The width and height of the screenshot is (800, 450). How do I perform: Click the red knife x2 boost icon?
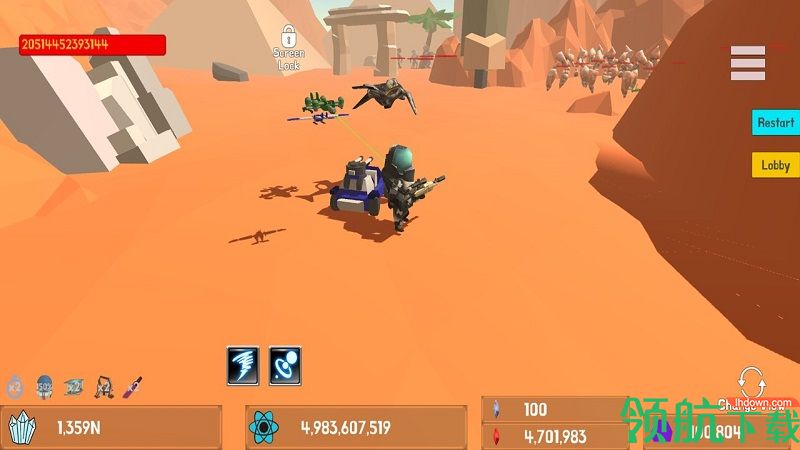click(x=132, y=385)
